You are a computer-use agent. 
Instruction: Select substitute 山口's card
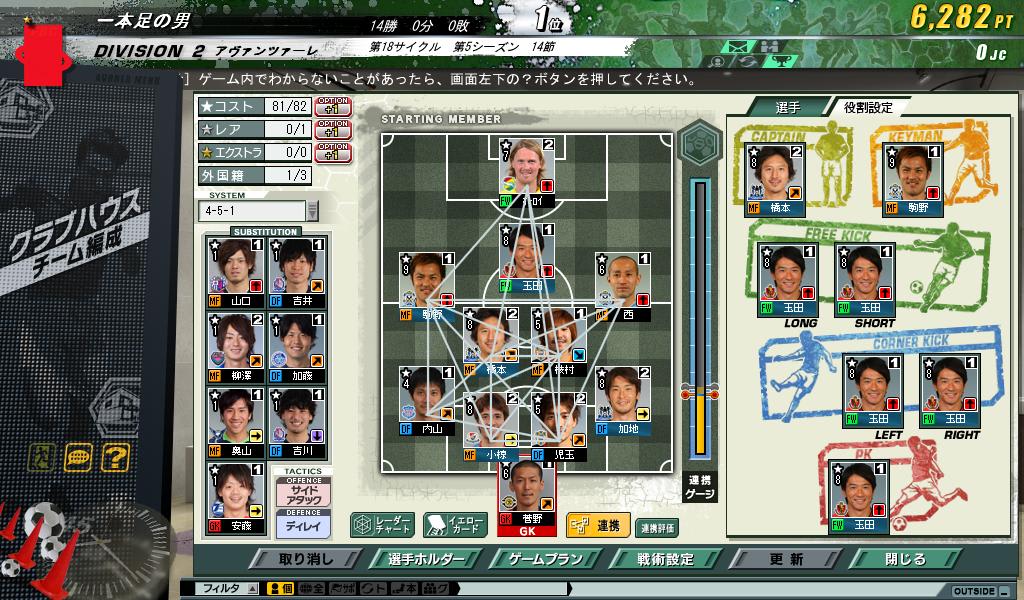tap(234, 272)
